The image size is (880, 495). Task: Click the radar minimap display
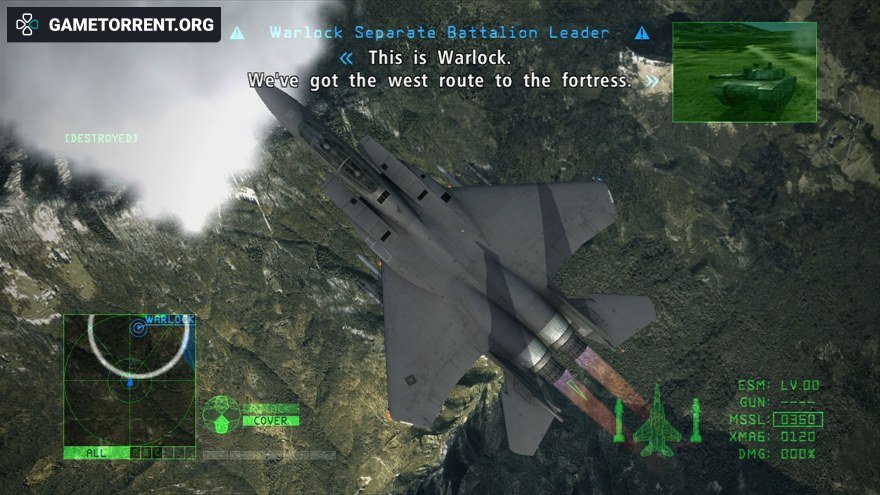coord(129,380)
